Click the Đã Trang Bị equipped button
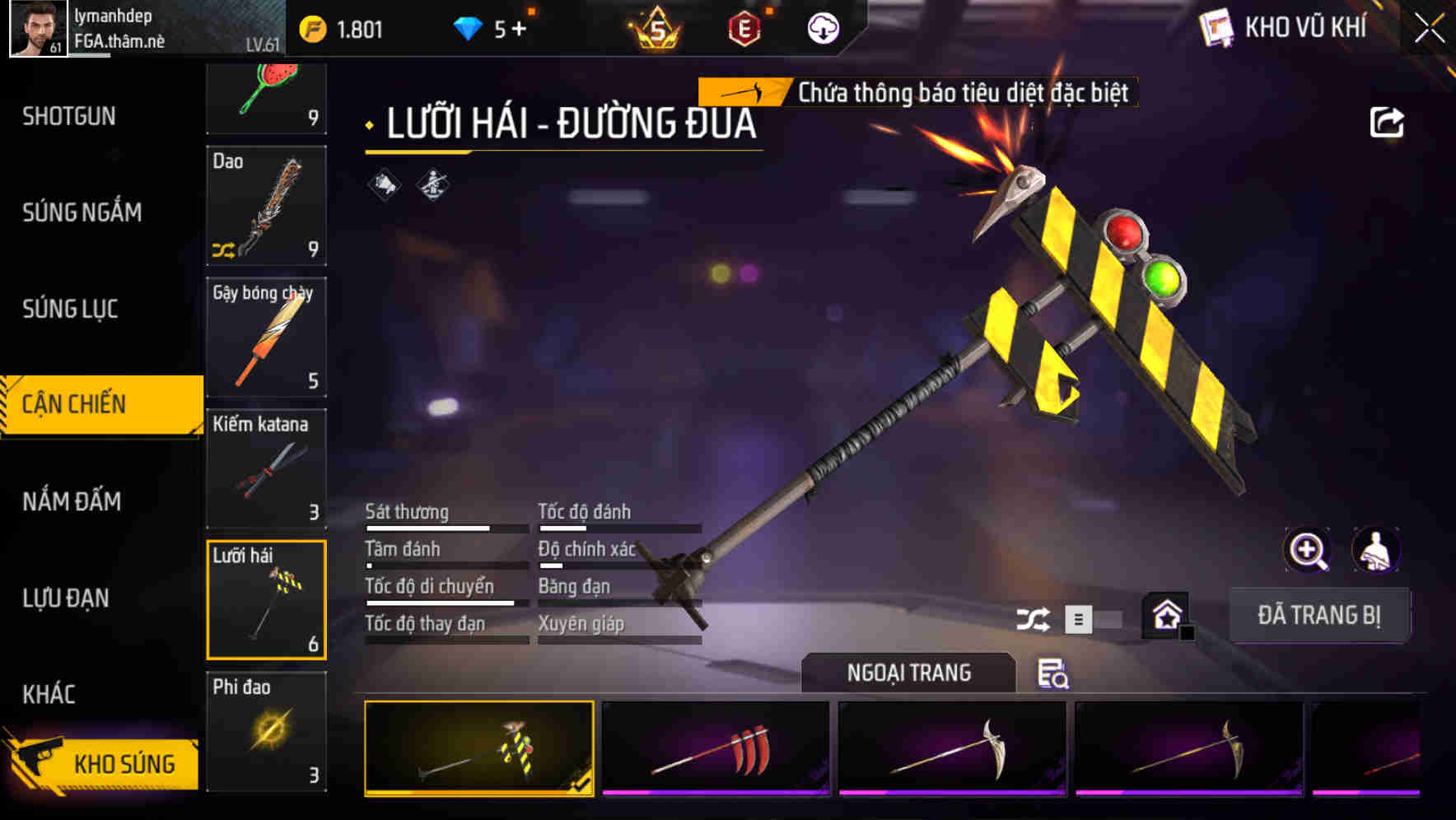This screenshot has width=1456, height=820. 1321,615
